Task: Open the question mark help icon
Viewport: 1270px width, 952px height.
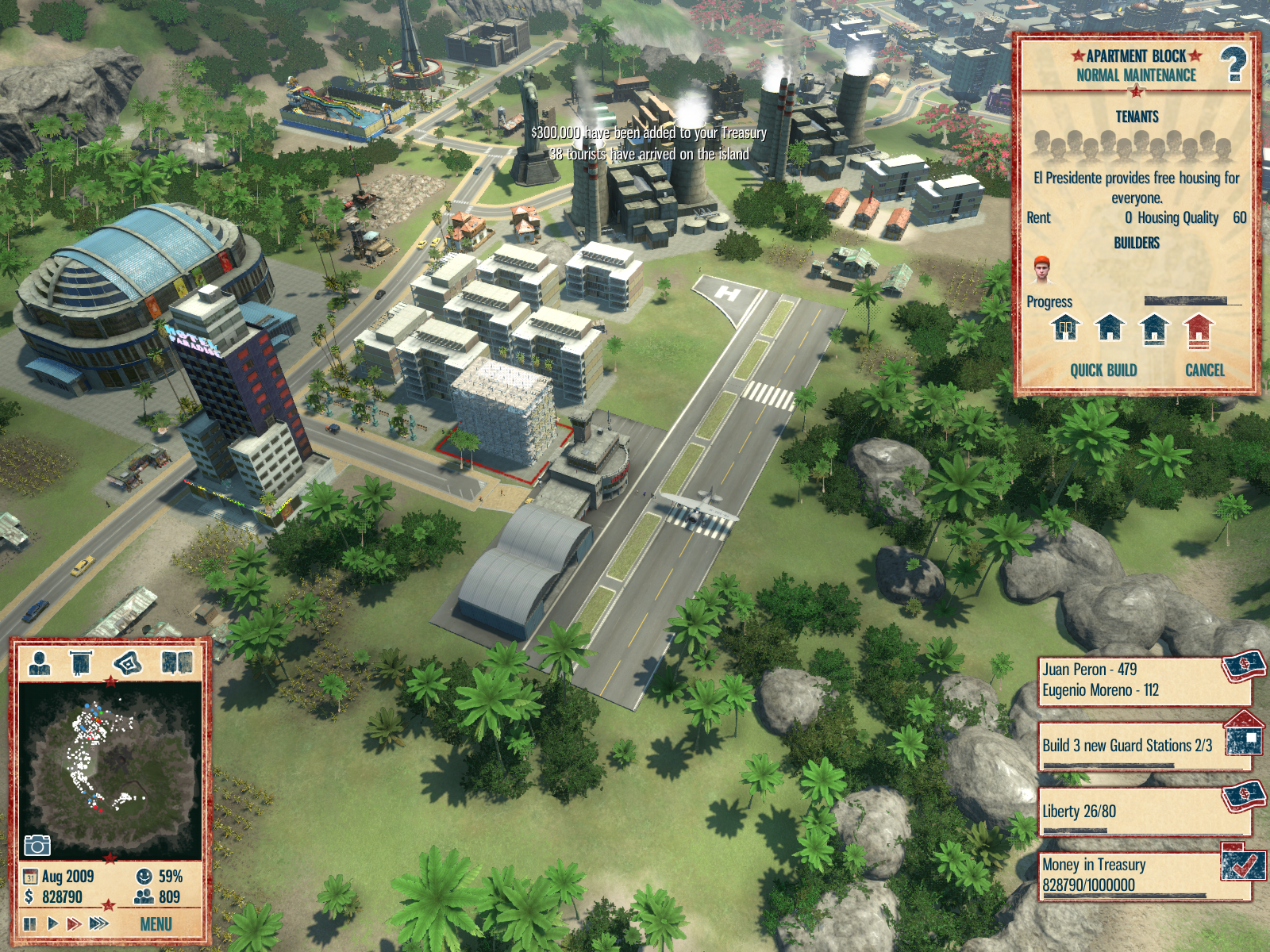Action: coord(1233,65)
